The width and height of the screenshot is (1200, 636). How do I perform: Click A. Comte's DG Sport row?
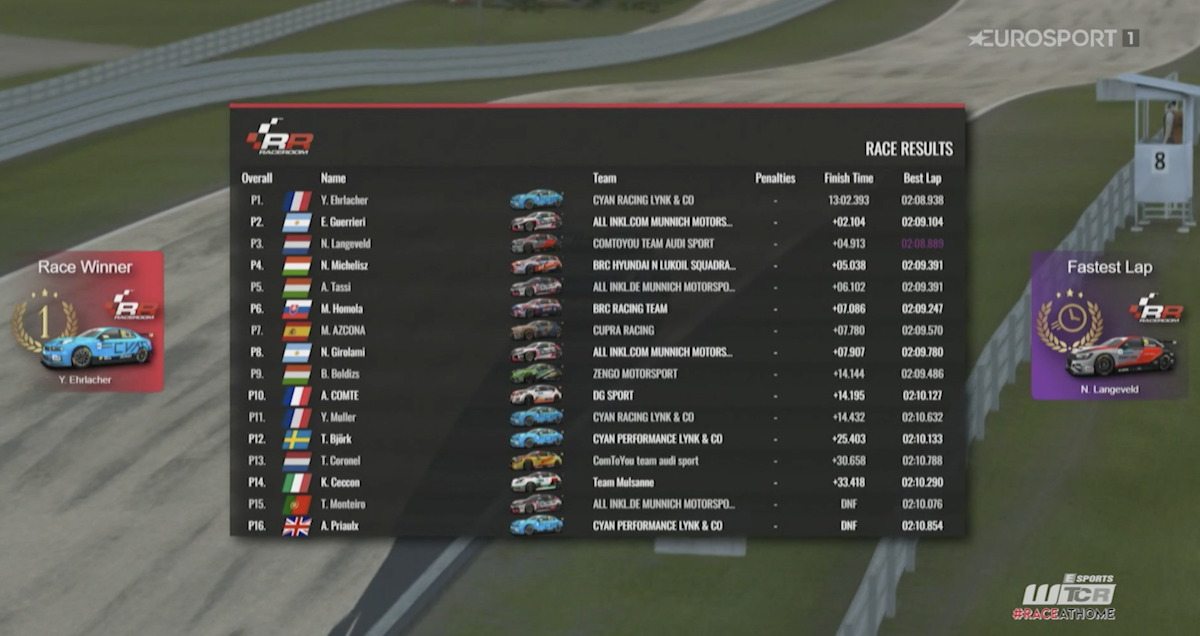597,395
